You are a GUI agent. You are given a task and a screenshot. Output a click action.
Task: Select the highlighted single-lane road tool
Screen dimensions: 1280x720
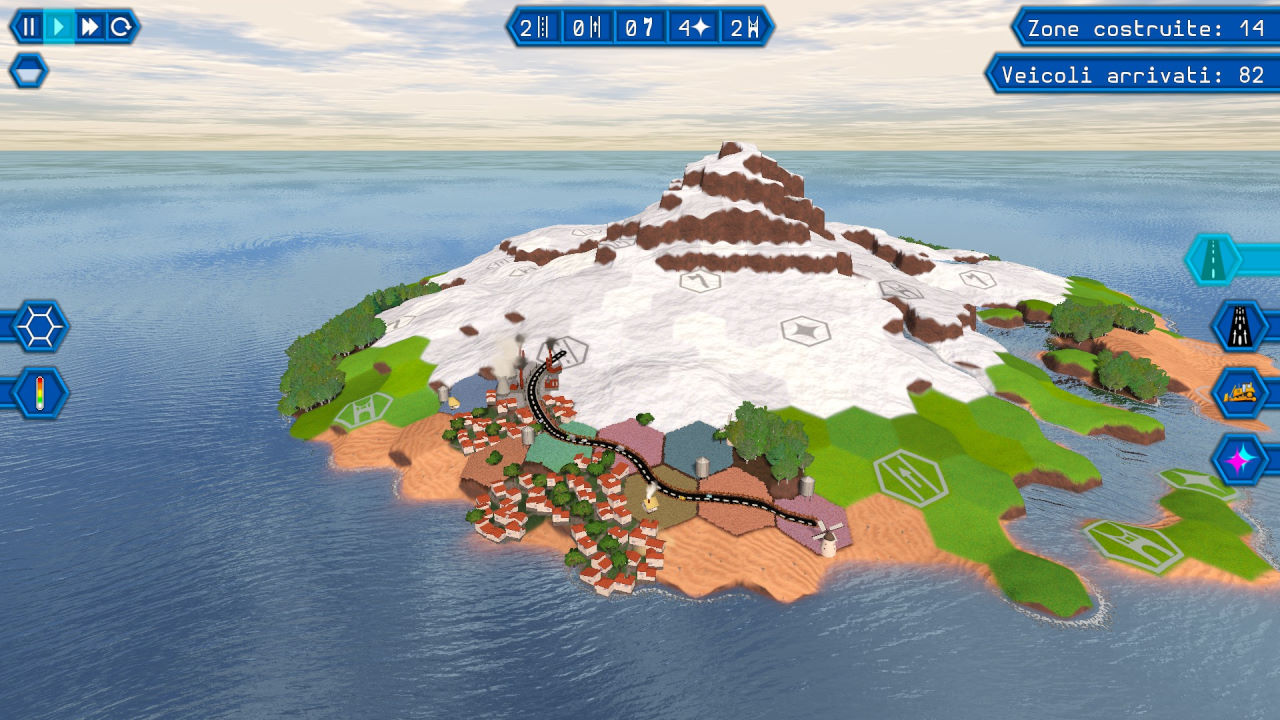(1212, 260)
